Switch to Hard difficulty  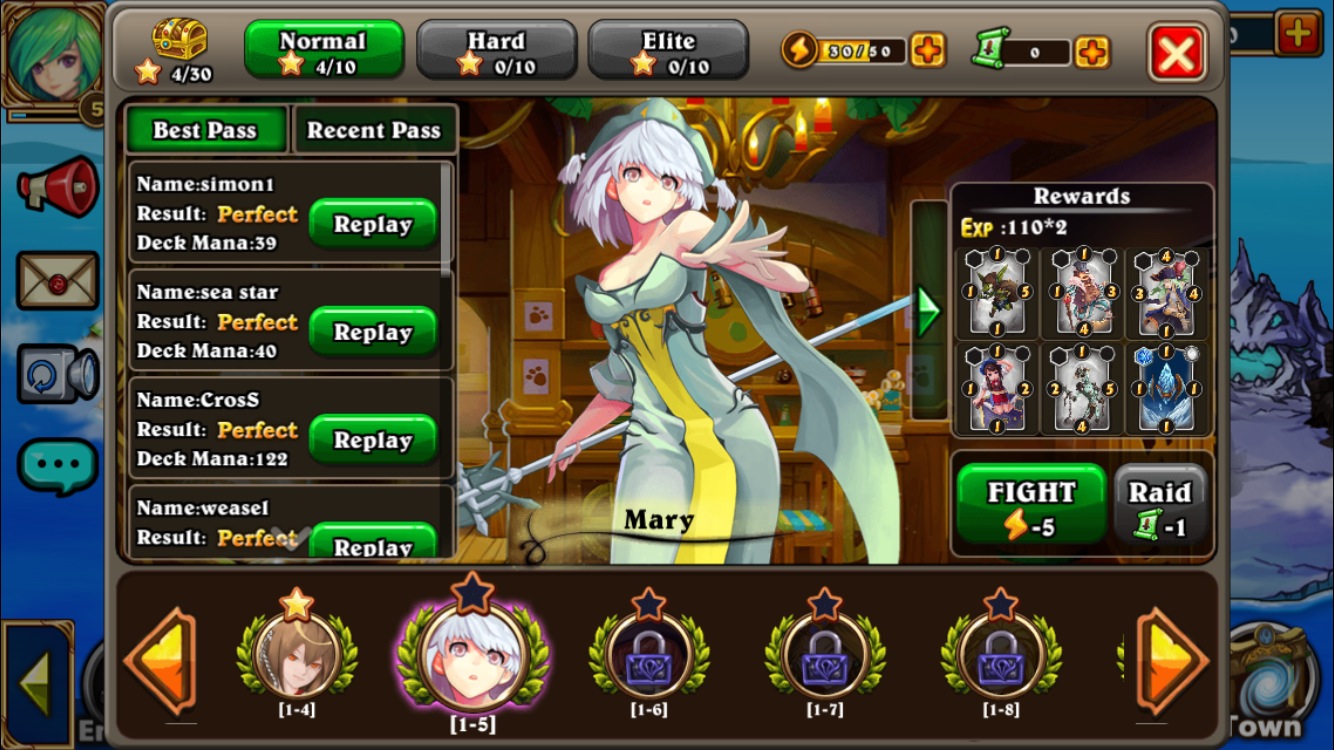[496, 51]
